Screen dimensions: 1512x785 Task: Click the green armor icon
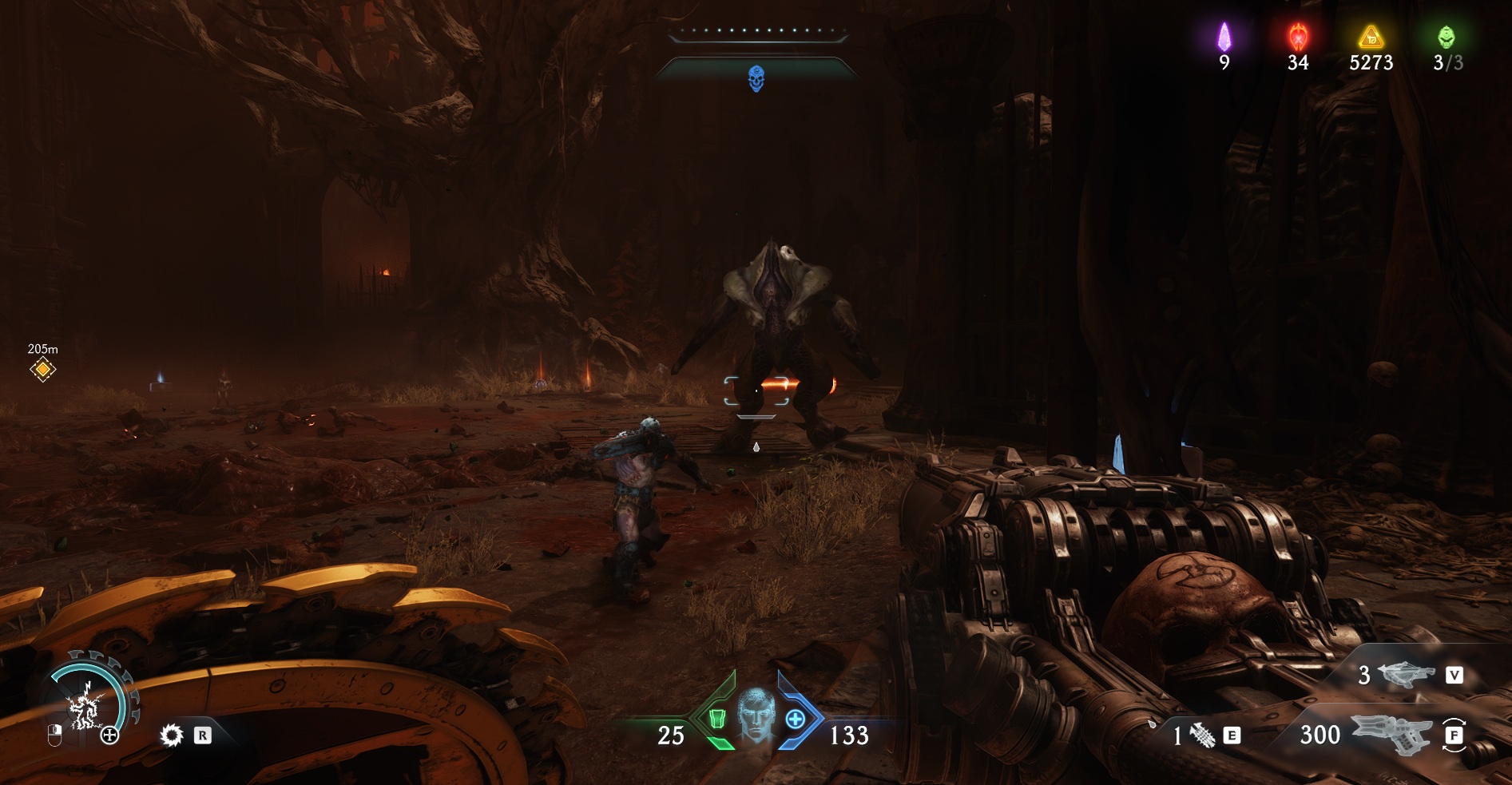tap(716, 720)
